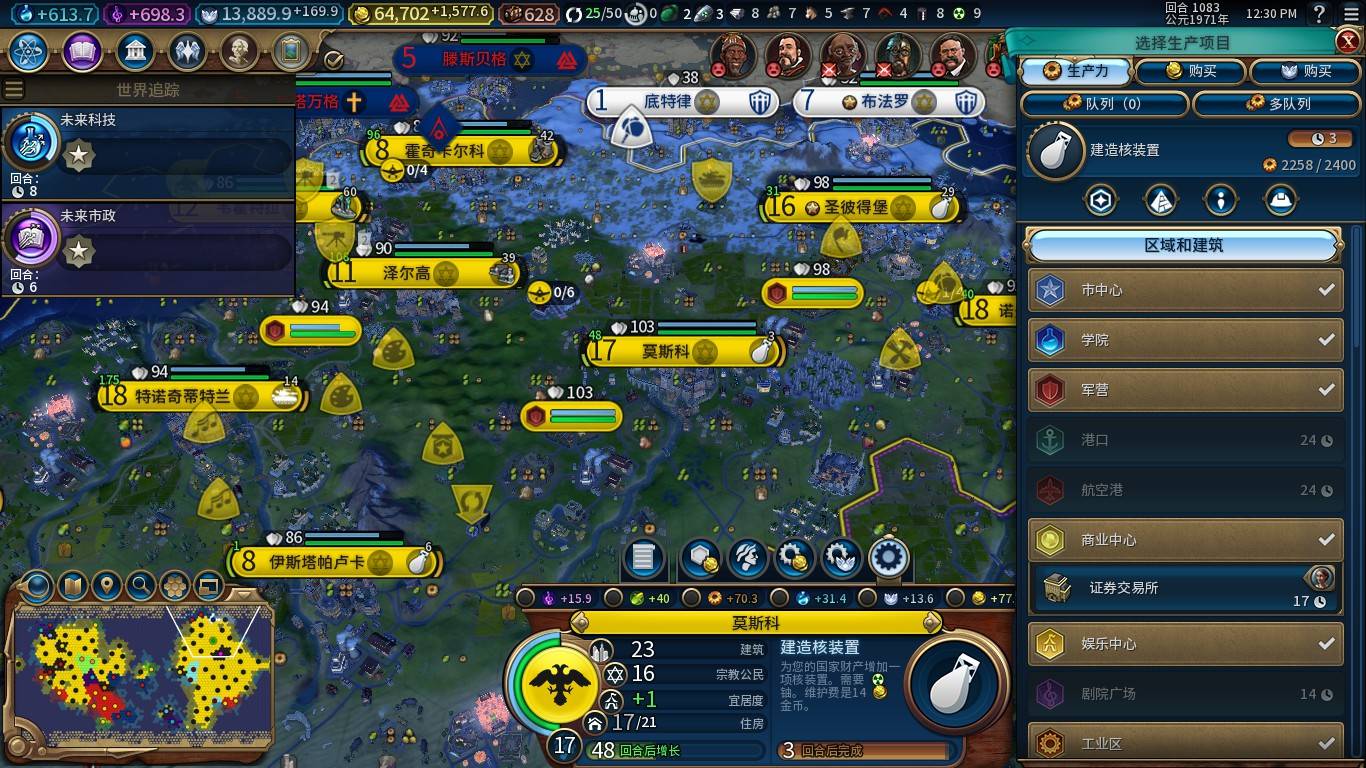Viewport: 1366px width, 768px height.
Task: Switch to the 多队列 multi-queue tab
Action: (1278, 104)
